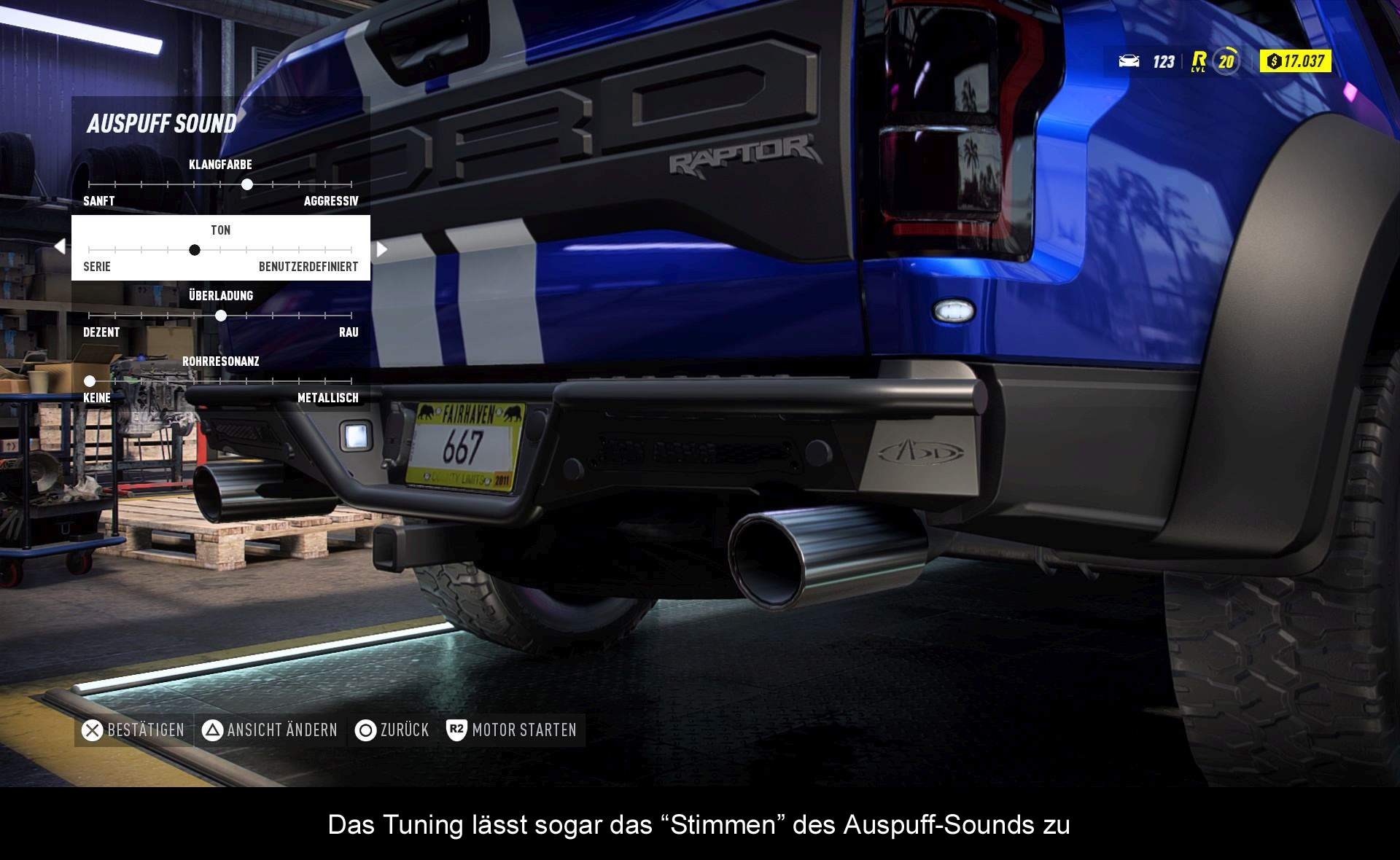Image resolution: width=1400 pixels, height=860 pixels.
Task: Decrease Ton with the left arrow
Action: tap(60, 247)
